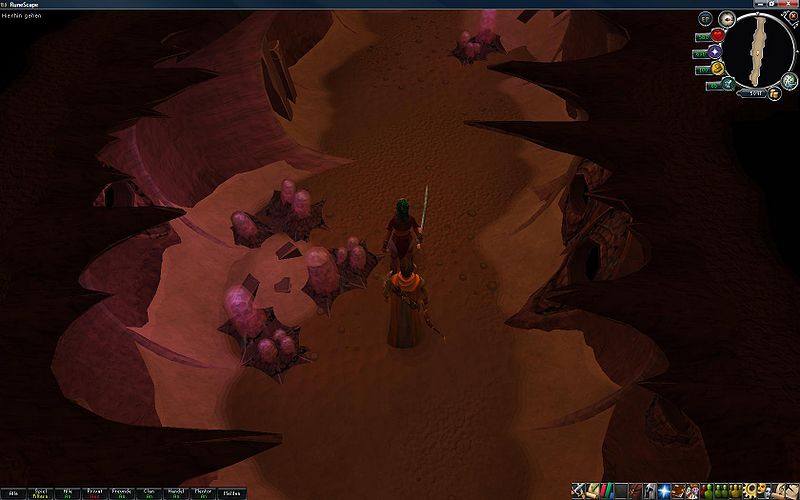Click the Melden report button
The height and width of the screenshot is (500, 800).
(x=231, y=493)
